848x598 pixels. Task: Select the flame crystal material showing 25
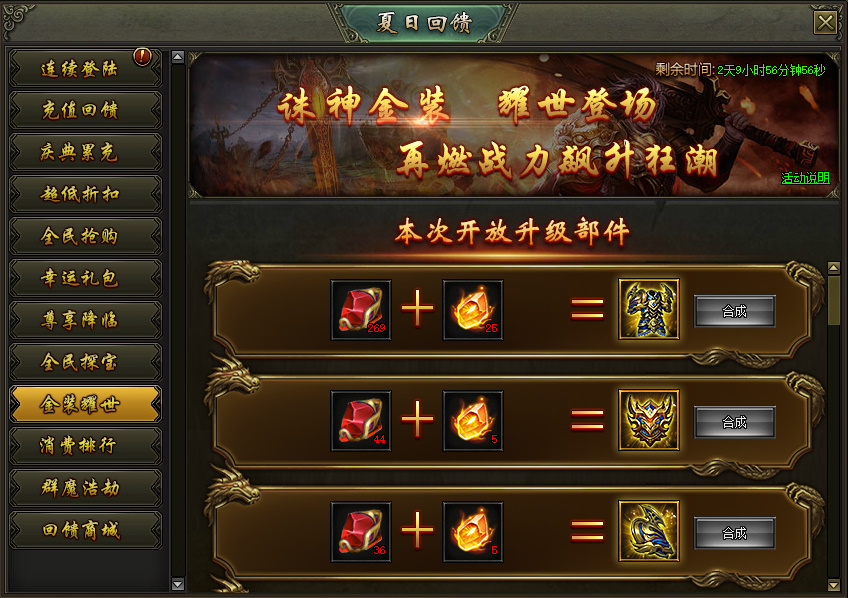pos(472,310)
